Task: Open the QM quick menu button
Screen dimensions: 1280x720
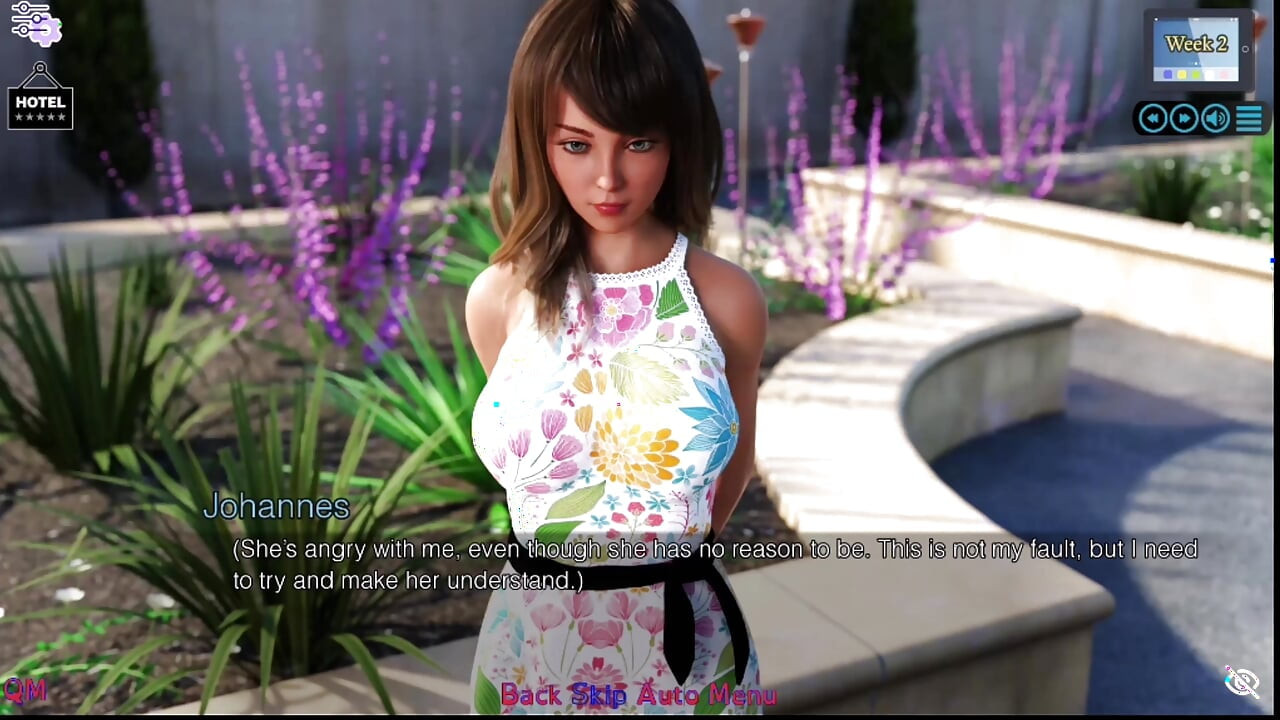Action: (x=24, y=689)
